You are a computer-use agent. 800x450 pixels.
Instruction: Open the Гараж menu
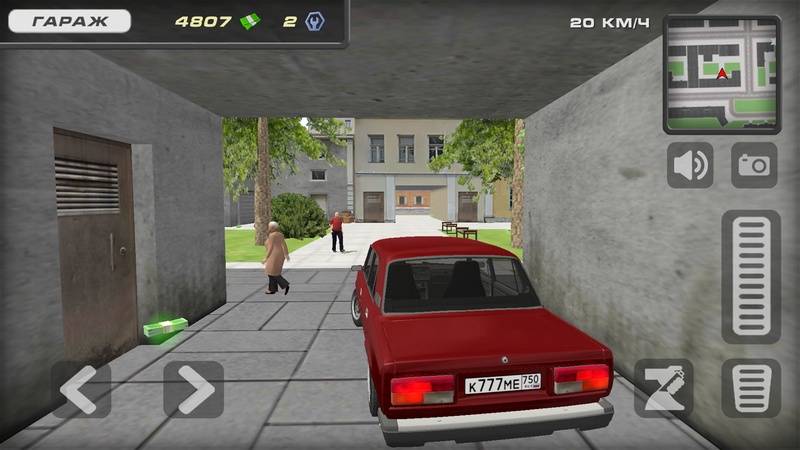click(x=69, y=21)
